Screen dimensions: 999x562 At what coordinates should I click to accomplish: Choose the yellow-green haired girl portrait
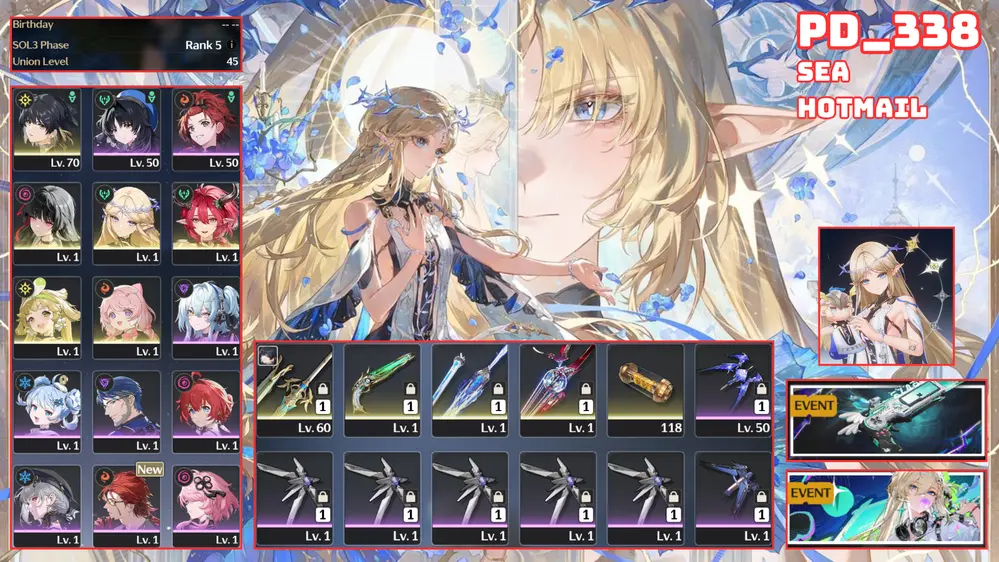coord(47,316)
